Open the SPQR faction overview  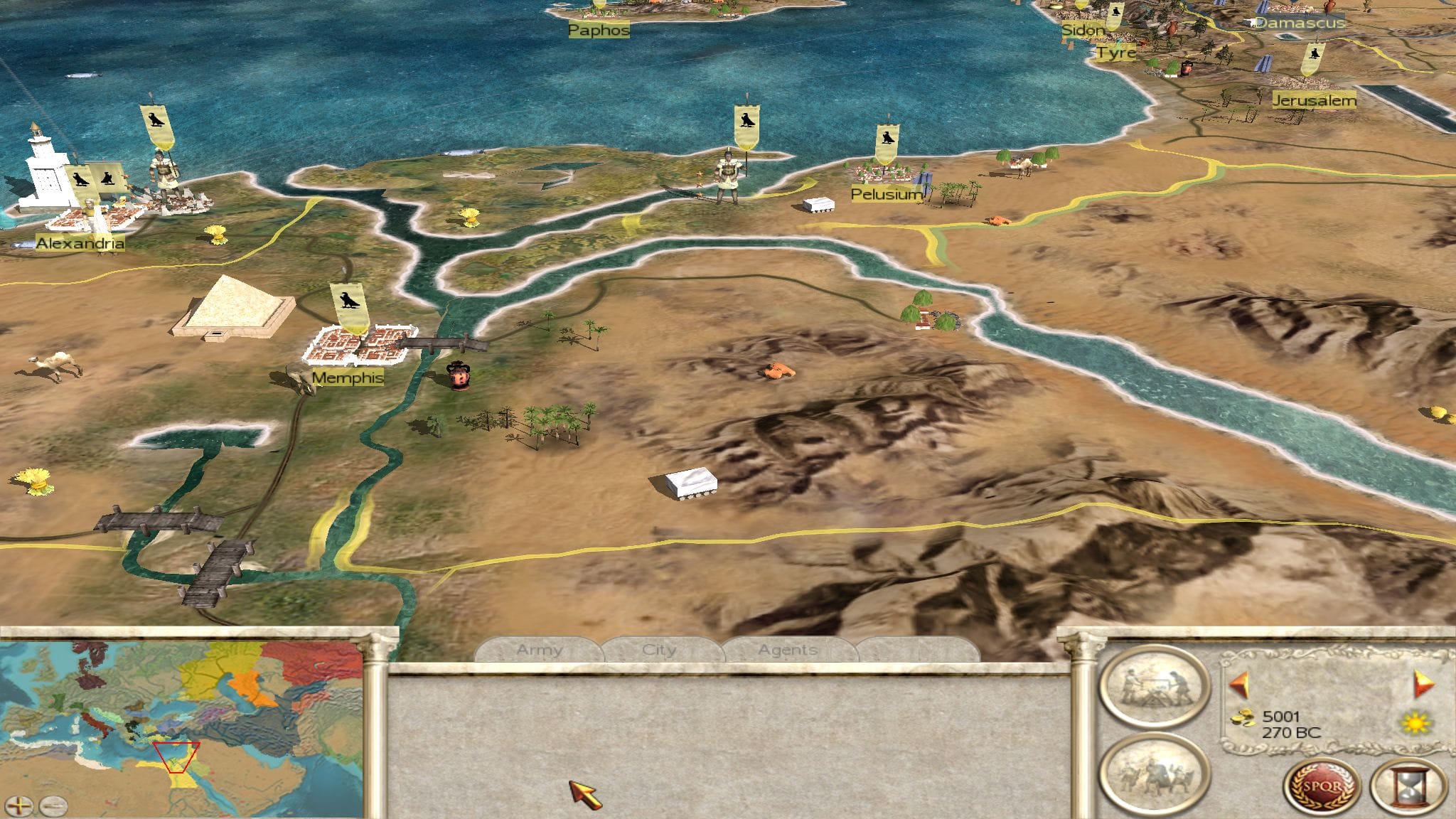(1322, 788)
